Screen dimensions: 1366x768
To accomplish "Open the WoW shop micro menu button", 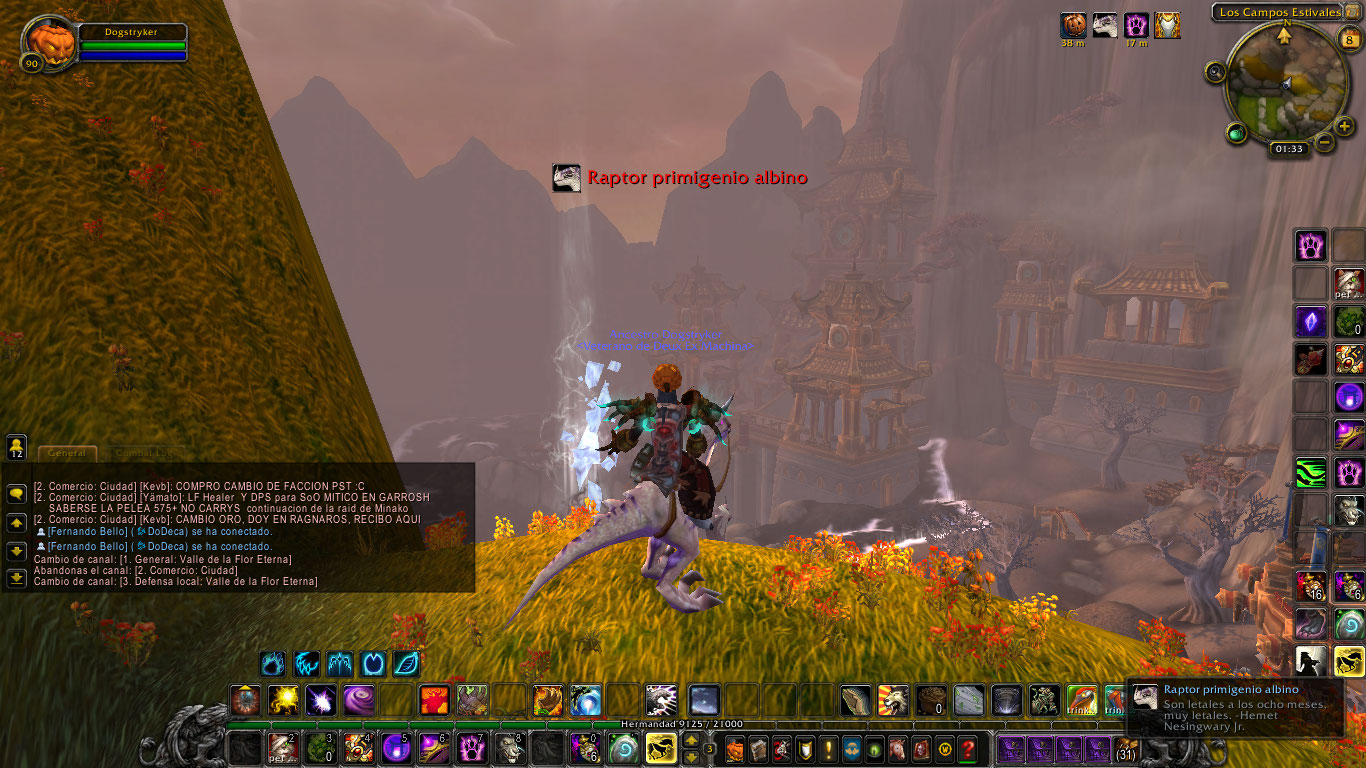I will pyautogui.click(x=944, y=749).
